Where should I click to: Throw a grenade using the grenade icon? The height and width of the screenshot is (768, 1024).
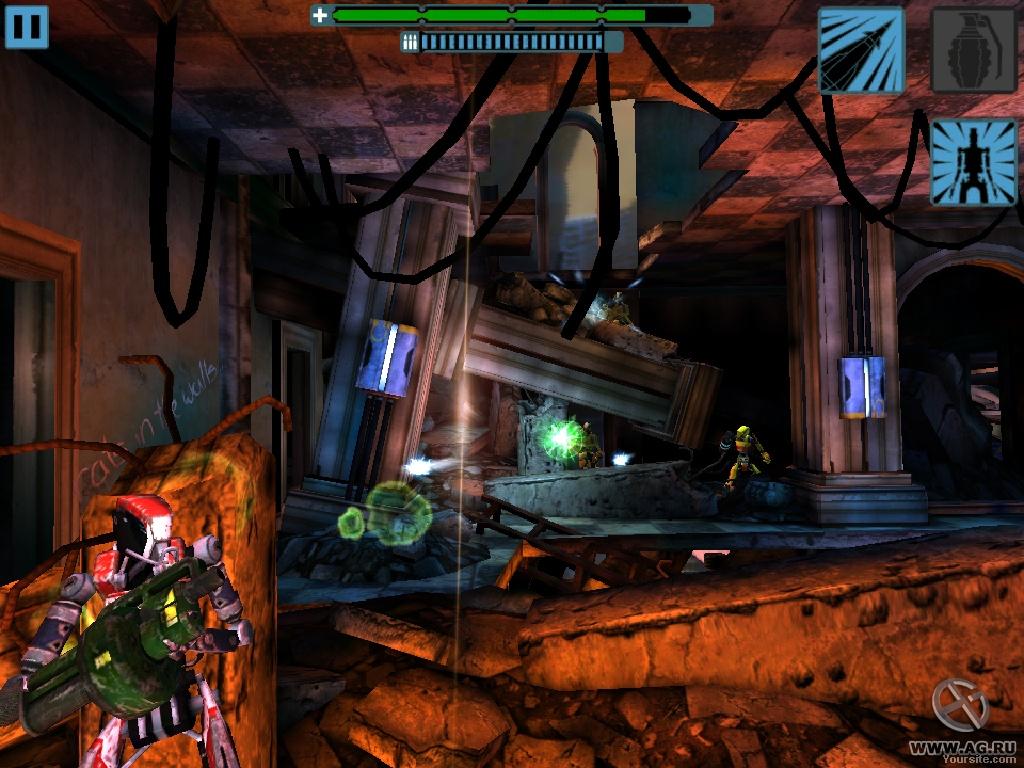973,50
